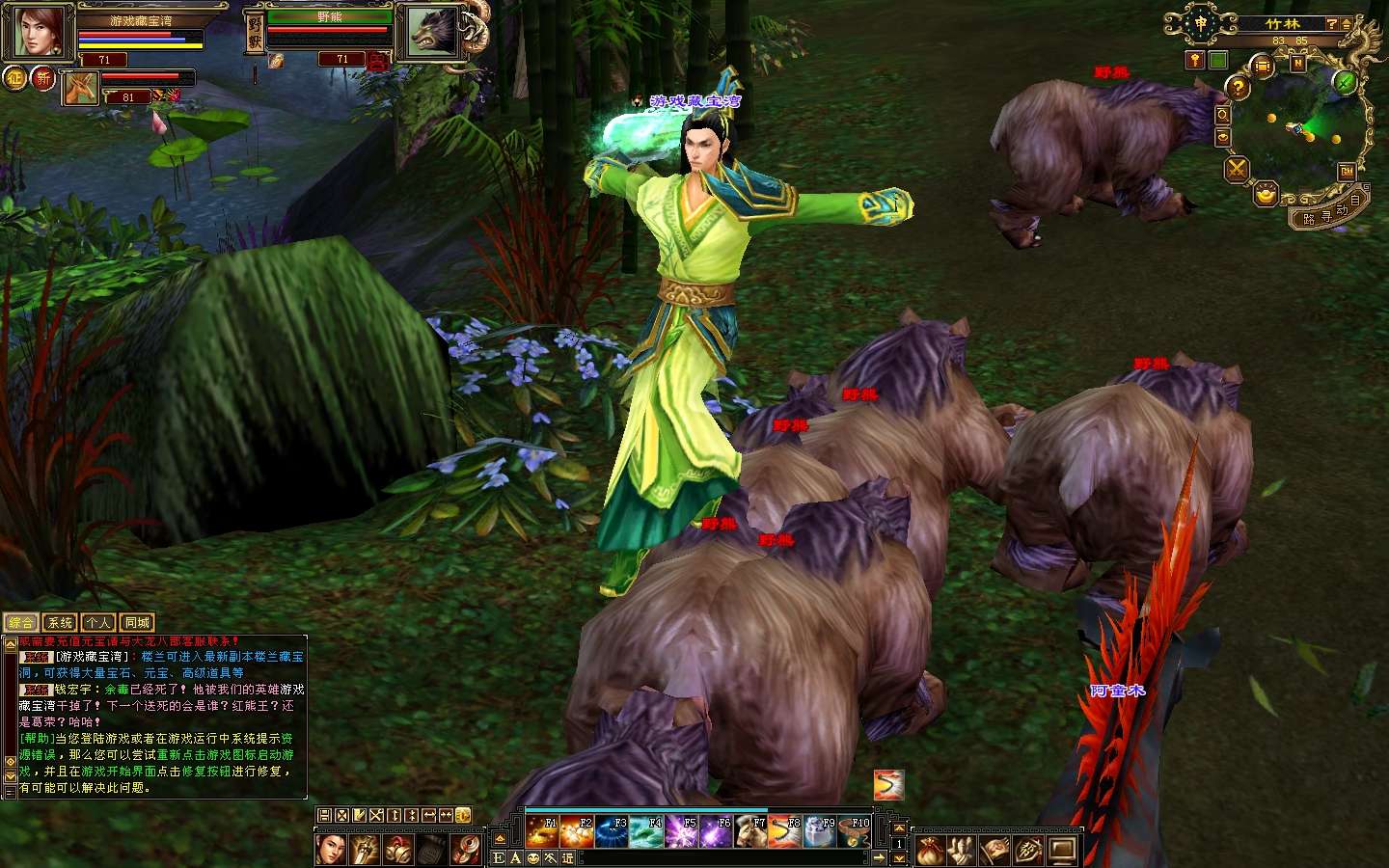
Task: Select the 同城 chat tab
Action: pos(137,623)
